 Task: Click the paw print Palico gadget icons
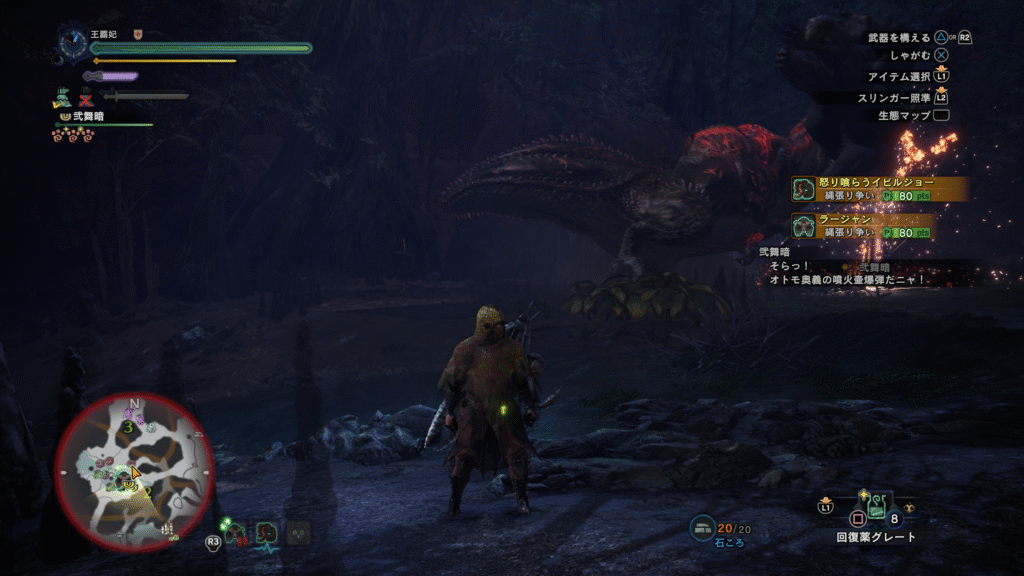[72, 133]
